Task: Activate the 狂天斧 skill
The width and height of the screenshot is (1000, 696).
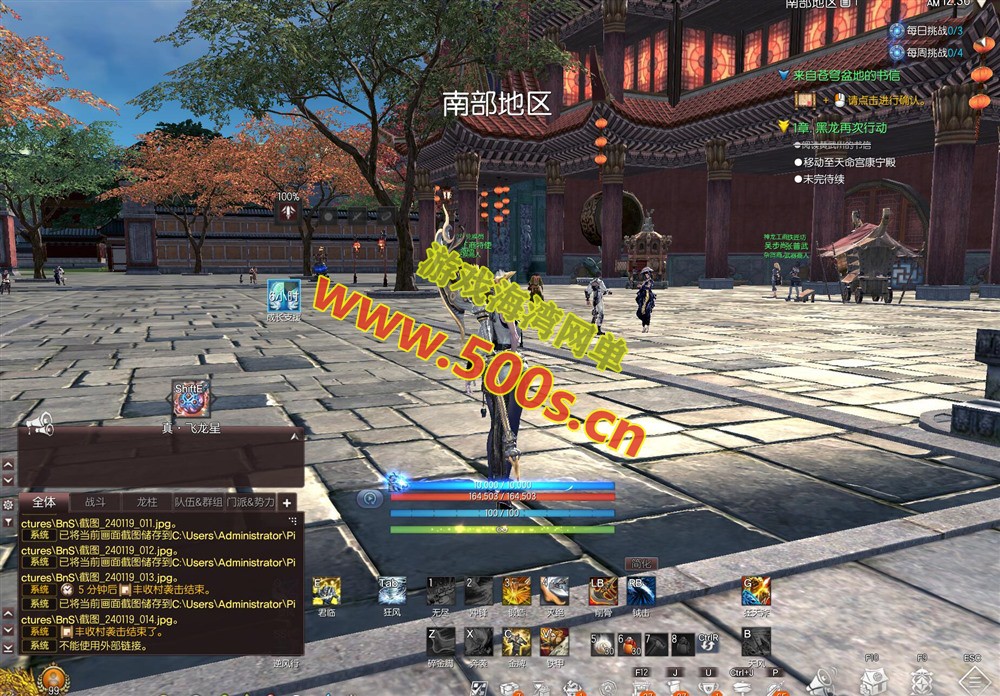Action: (756, 591)
